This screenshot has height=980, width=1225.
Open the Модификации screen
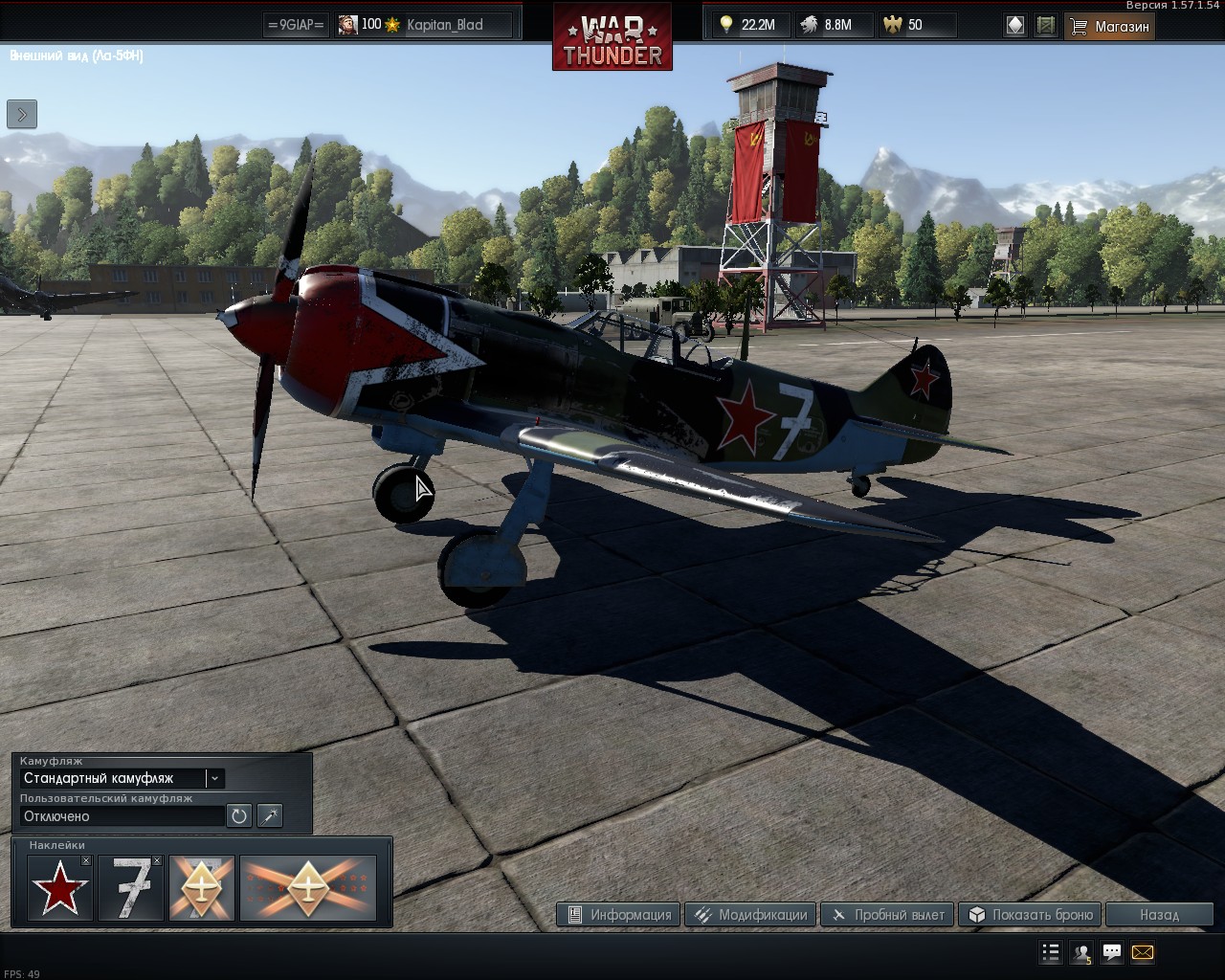[751, 915]
